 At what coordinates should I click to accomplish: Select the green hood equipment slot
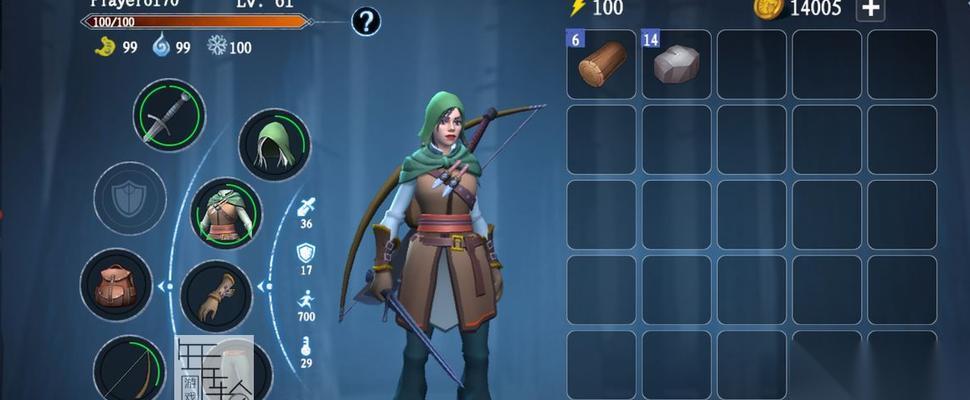(274, 145)
